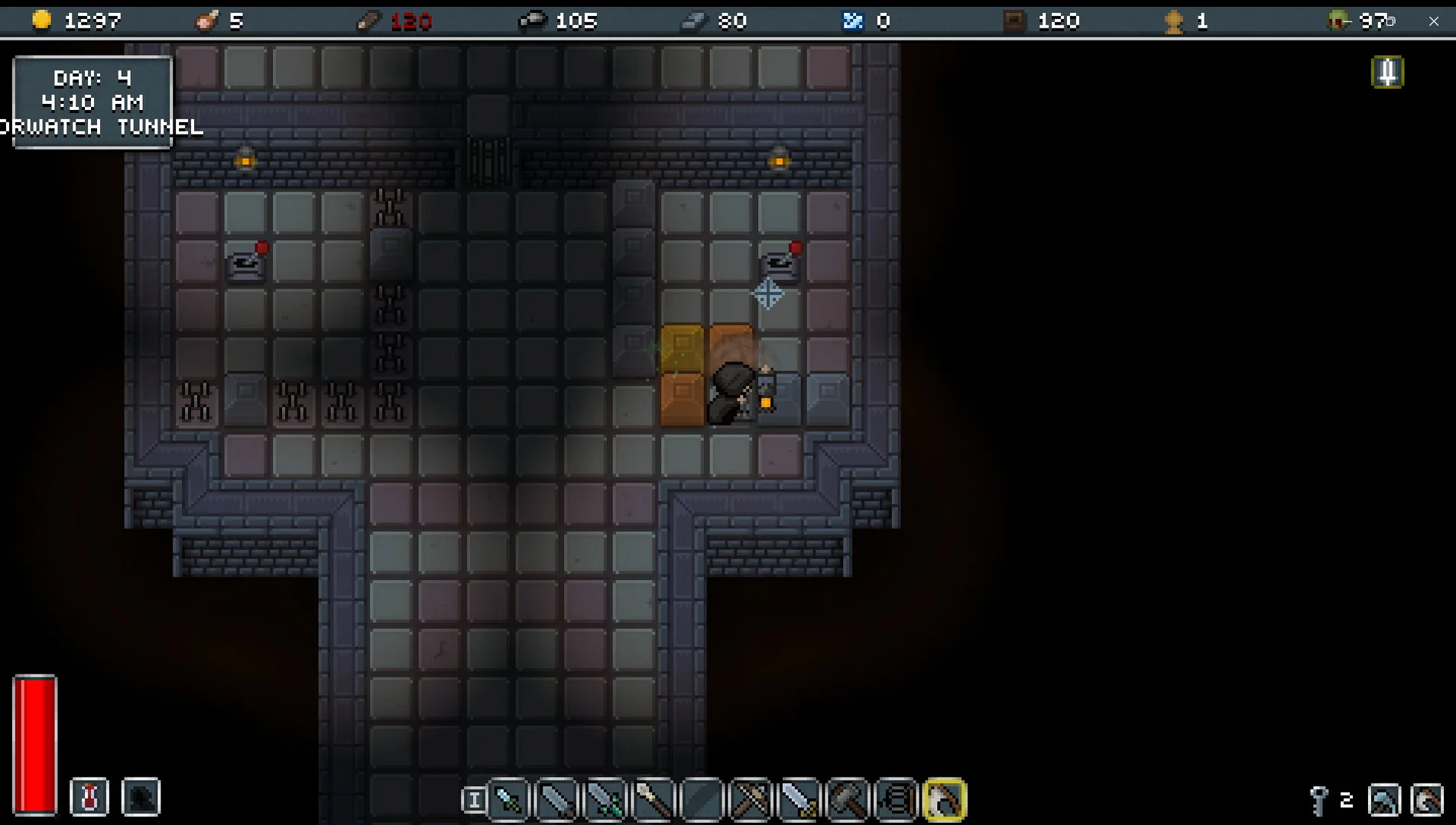Click the dark hooded cloak slot
Viewport: 1456px width, 825px height.
point(141,797)
